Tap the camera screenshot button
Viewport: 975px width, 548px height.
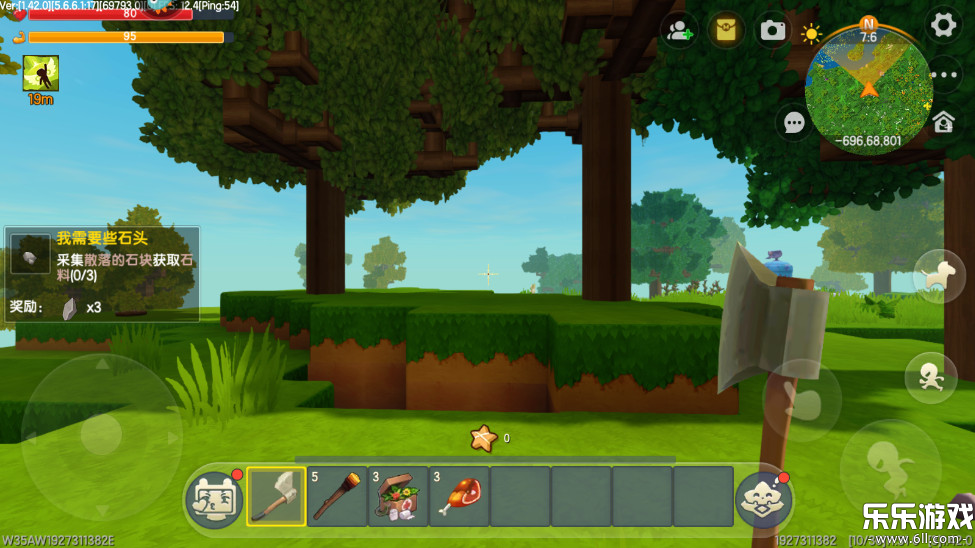(773, 30)
